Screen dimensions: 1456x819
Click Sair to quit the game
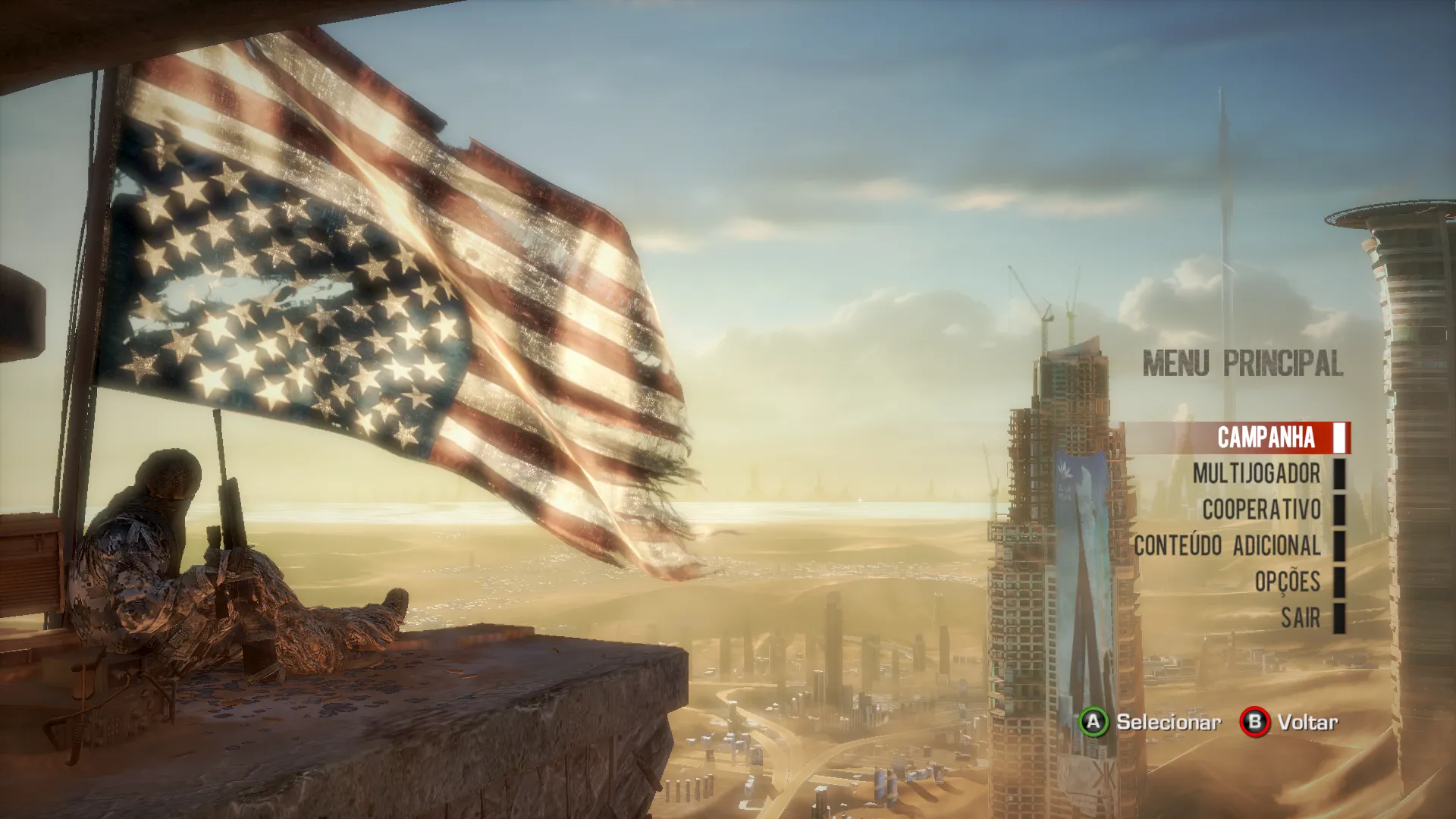point(1301,618)
